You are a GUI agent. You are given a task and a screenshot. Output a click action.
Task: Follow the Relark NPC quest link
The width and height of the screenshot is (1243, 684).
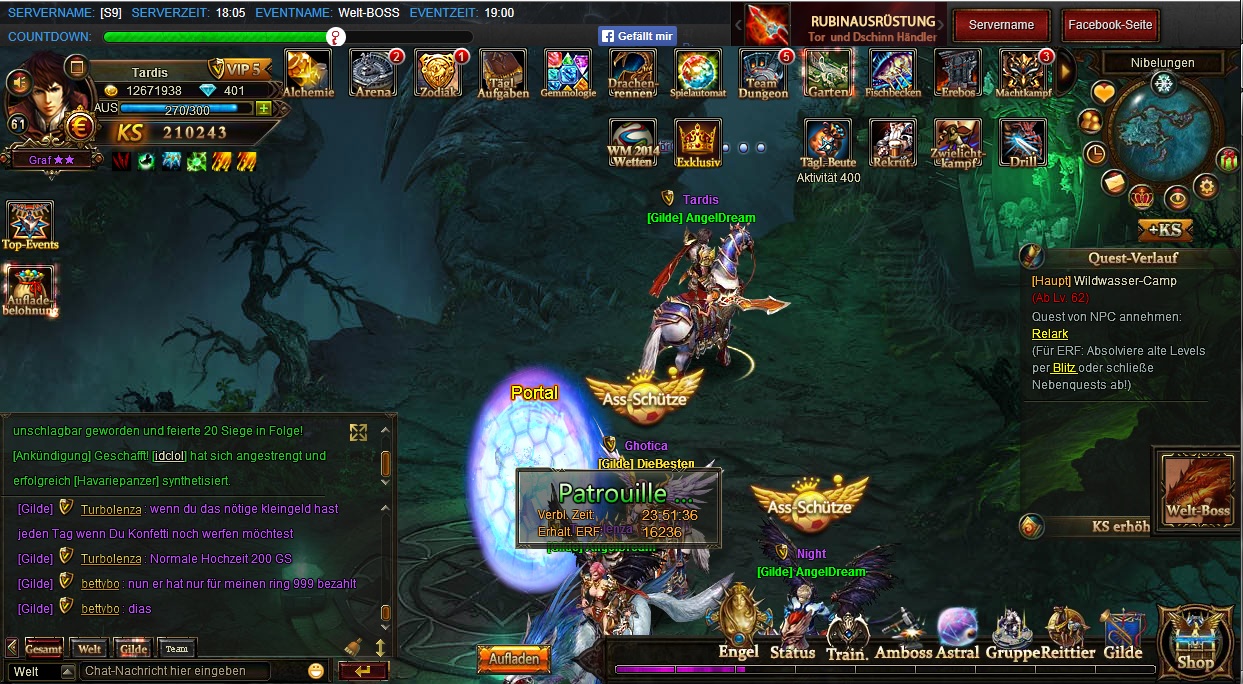(1050, 334)
